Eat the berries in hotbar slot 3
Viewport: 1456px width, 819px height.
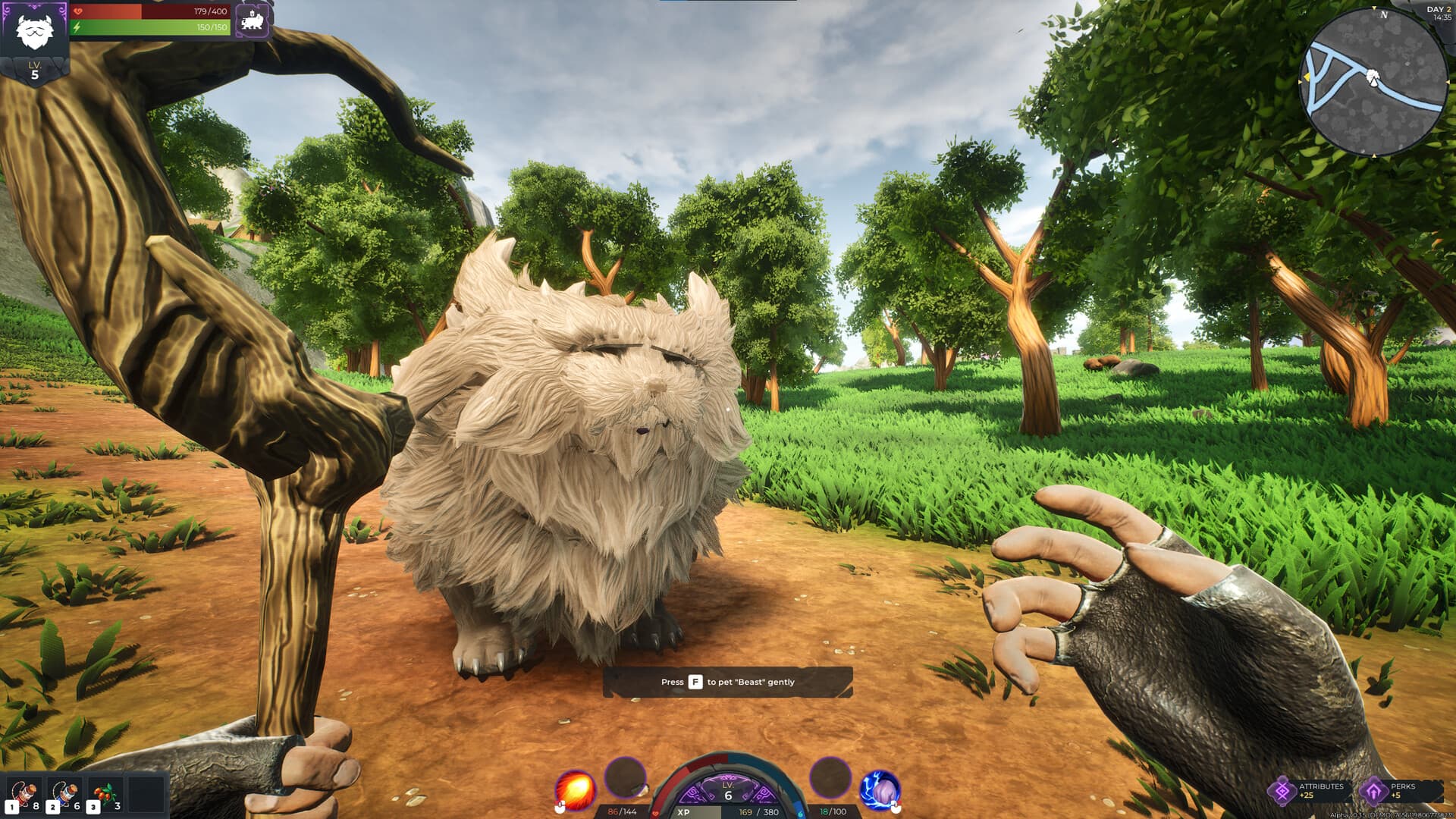(106, 795)
